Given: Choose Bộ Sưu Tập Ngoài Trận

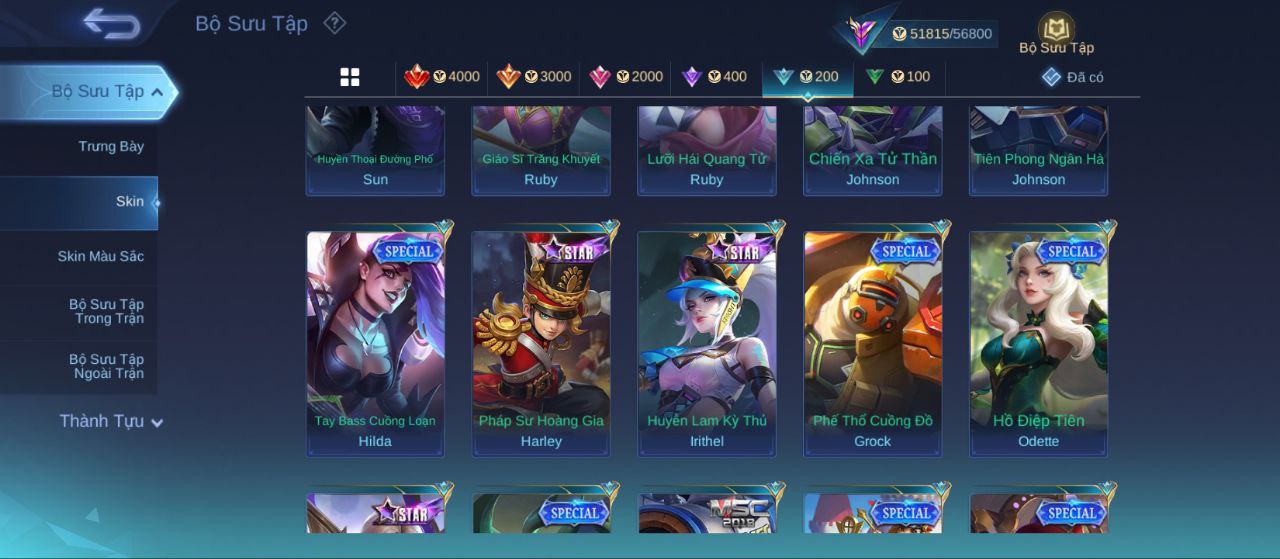Looking at the screenshot, I should click(106, 367).
